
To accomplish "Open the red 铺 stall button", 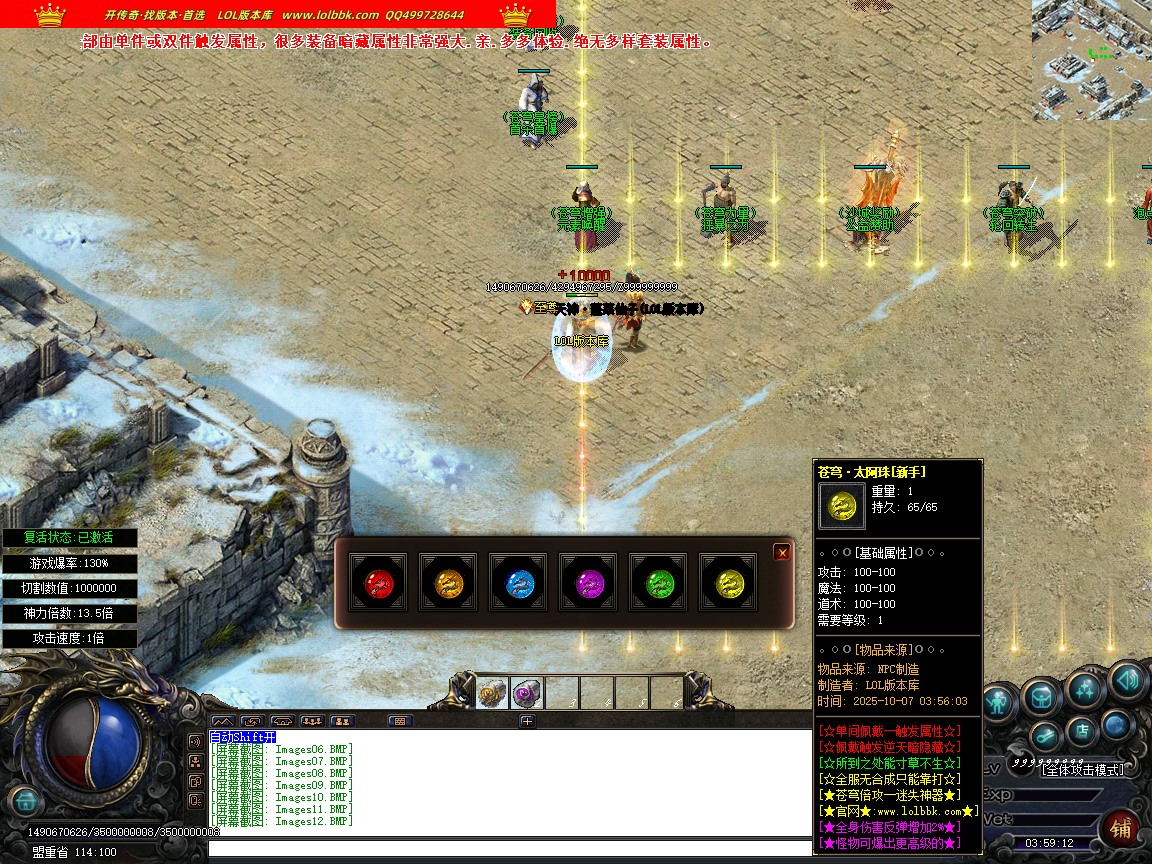I will 1121,829.
